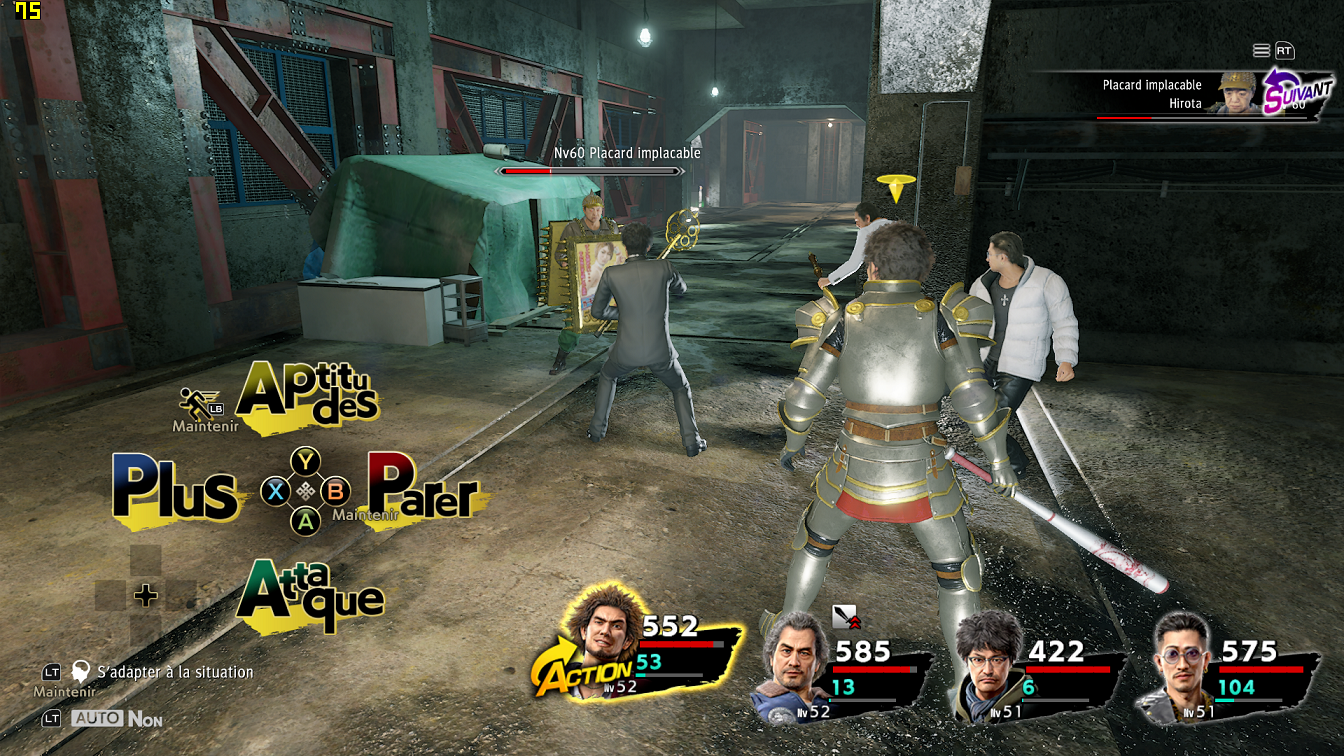Open the Plus command options
The width and height of the screenshot is (1344, 756).
(x=175, y=490)
